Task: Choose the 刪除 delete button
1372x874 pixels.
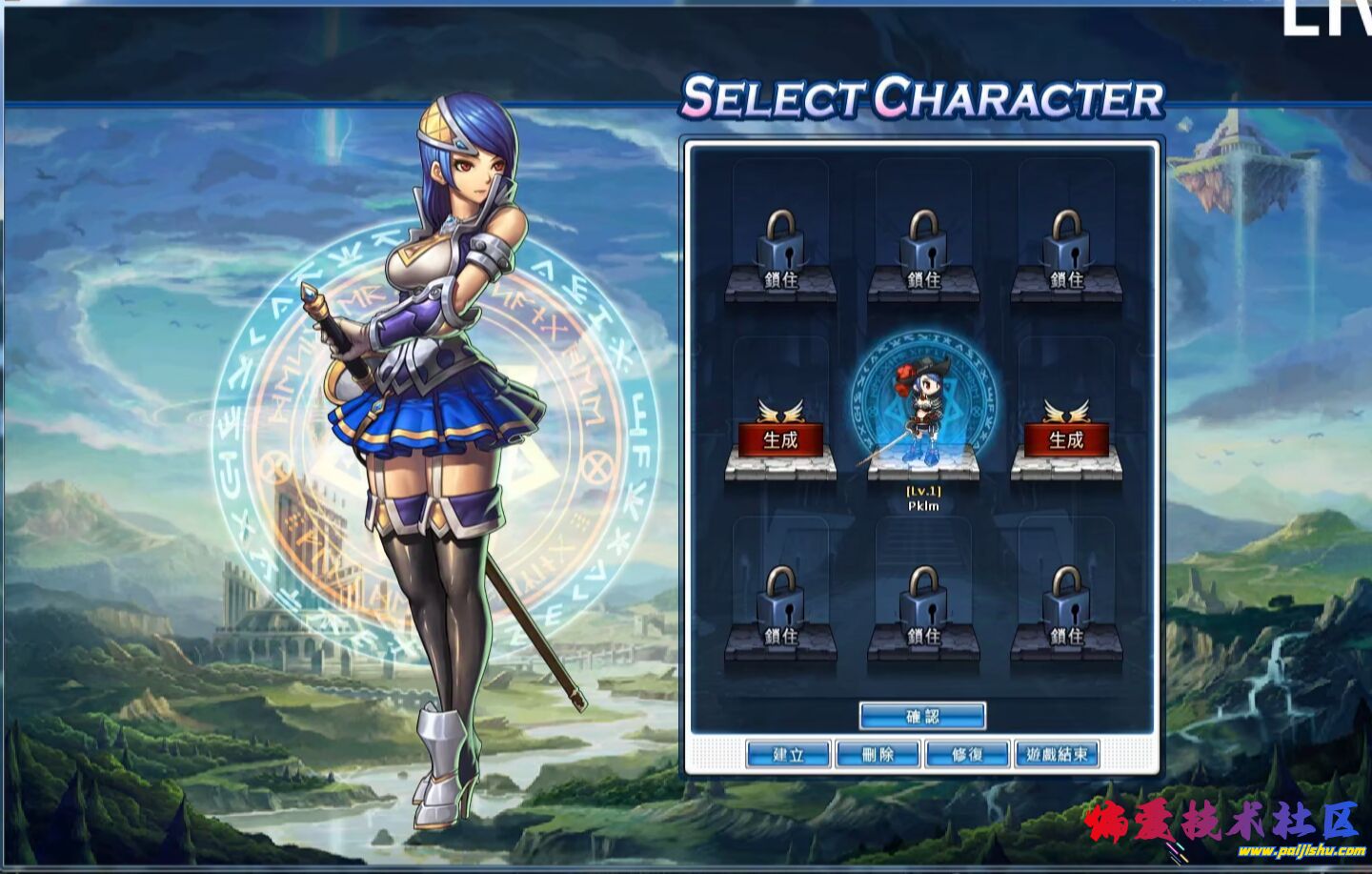Action: click(878, 754)
